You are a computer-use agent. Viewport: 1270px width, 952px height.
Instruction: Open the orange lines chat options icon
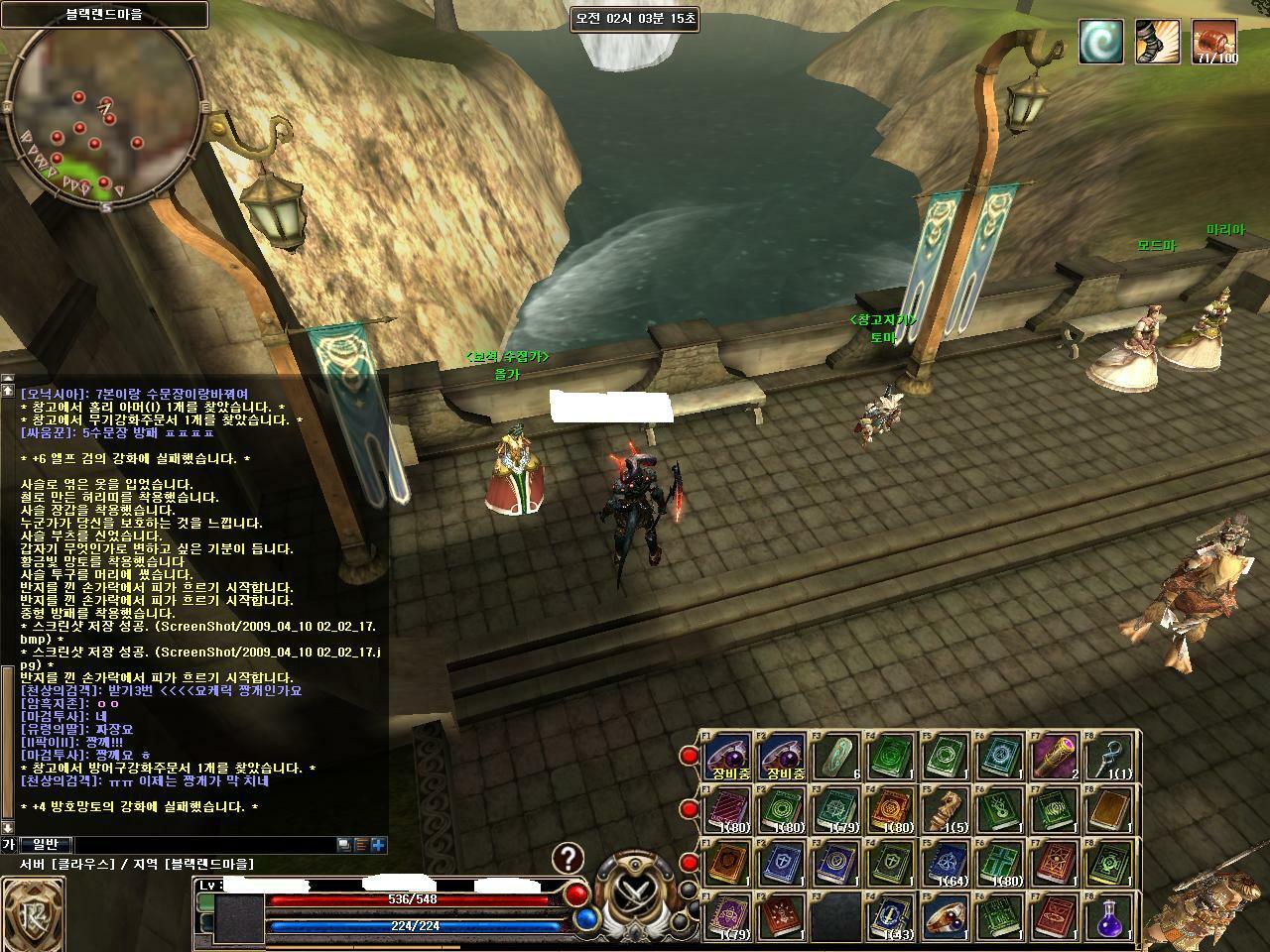(x=360, y=845)
